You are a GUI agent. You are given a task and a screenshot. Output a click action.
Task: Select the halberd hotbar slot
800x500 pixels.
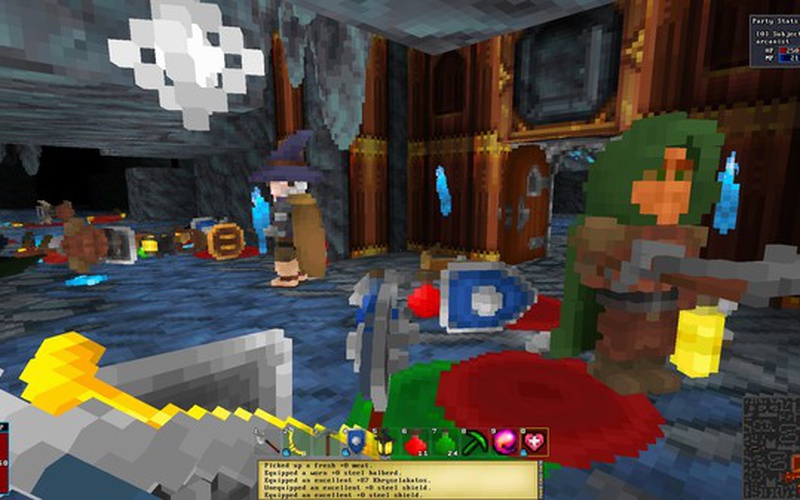tap(269, 440)
